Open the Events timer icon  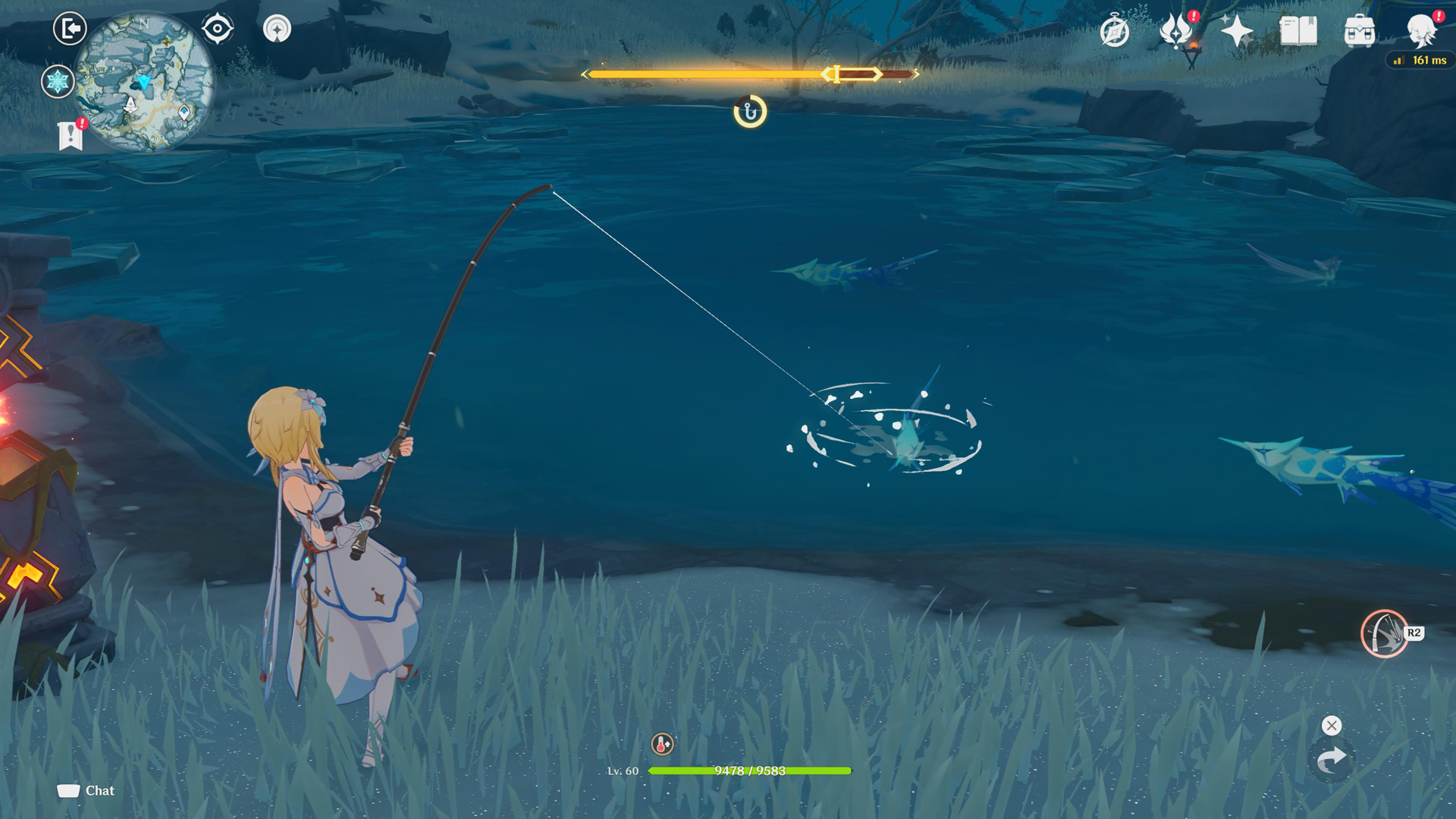pos(1115,31)
